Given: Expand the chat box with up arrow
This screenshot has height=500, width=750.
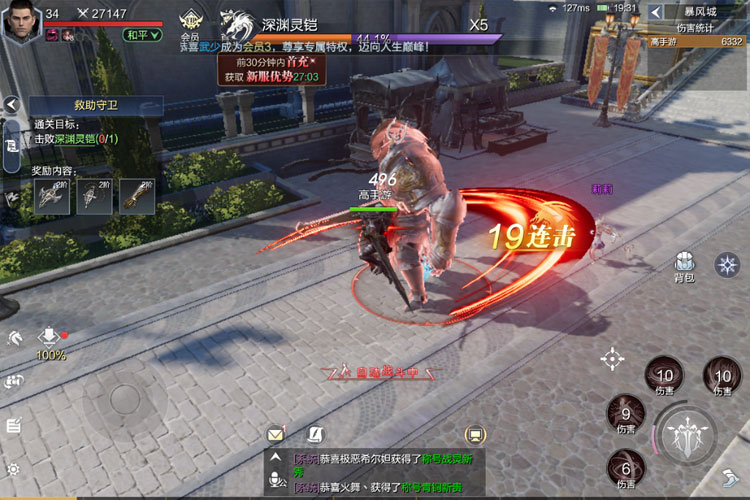Looking at the screenshot, I should pyautogui.click(x=276, y=459).
